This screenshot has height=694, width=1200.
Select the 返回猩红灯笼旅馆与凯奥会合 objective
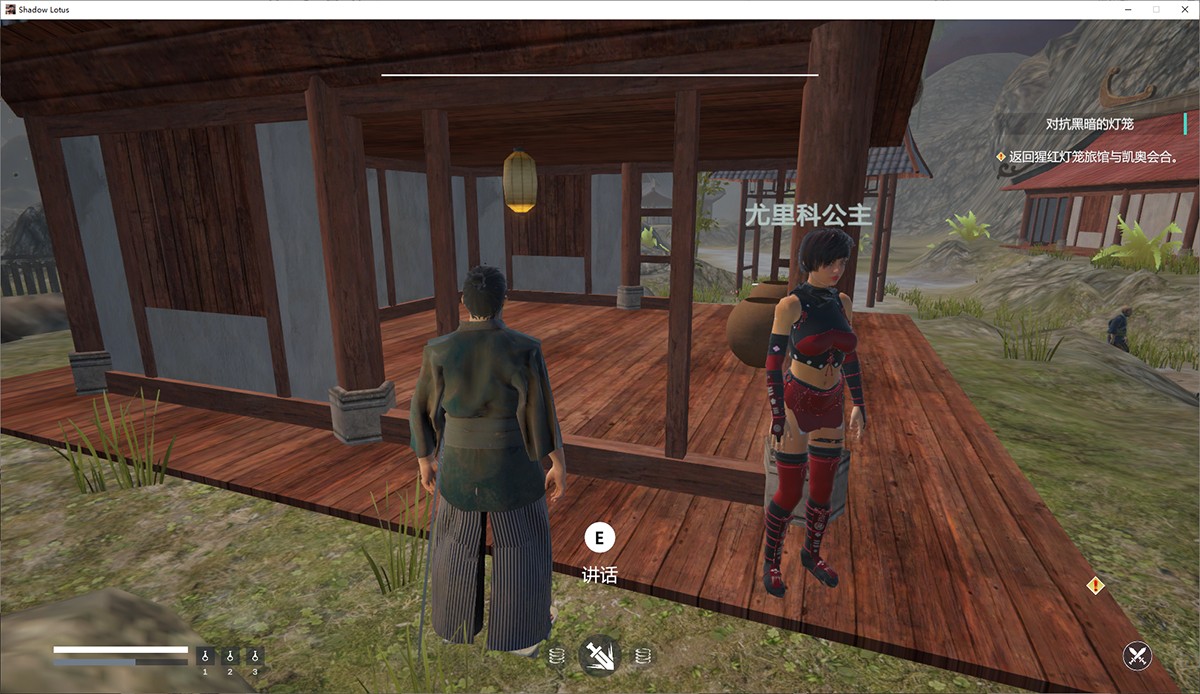point(1092,156)
